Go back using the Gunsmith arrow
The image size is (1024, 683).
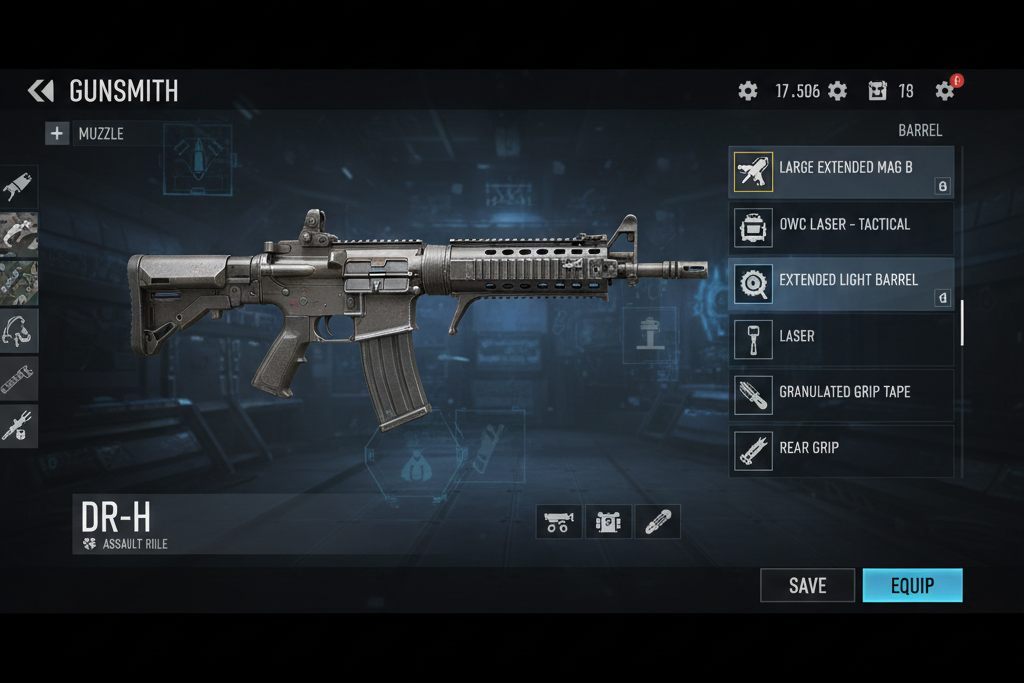click(x=41, y=92)
